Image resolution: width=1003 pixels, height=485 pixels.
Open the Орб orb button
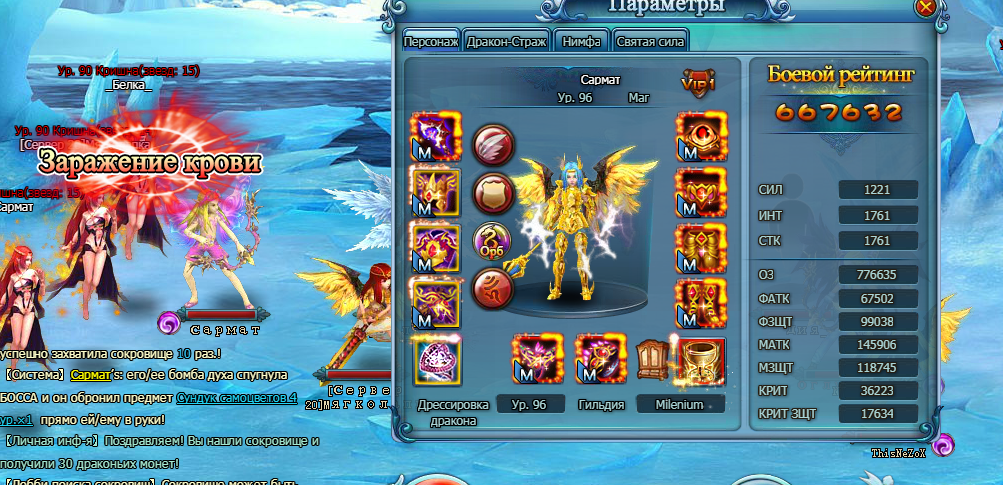pyautogui.click(x=492, y=241)
